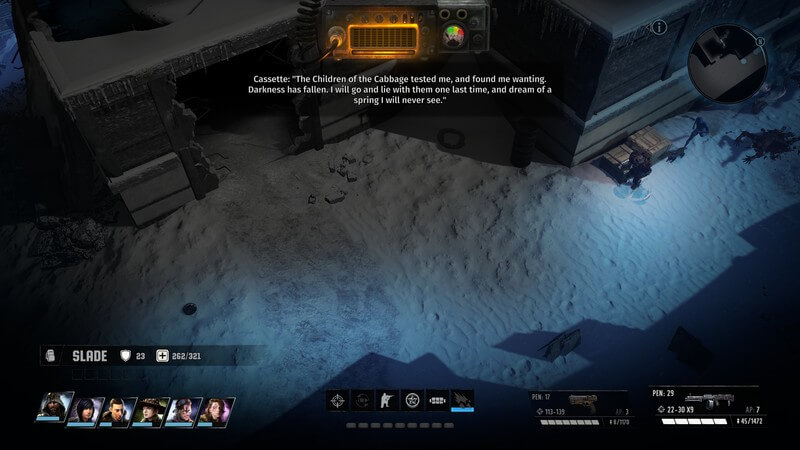
Task: Click the info icon beside the minimap
Action: (660, 28)
